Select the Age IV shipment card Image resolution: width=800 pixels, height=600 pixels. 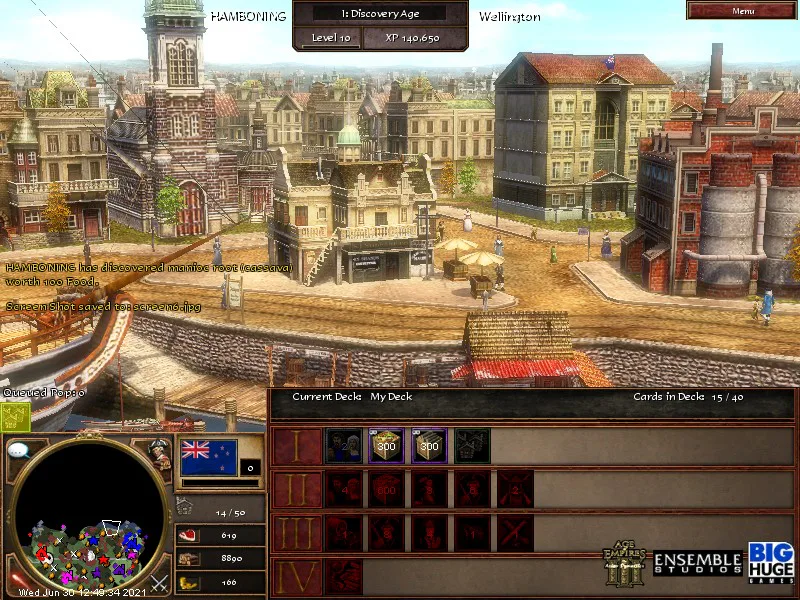(343, 576)
